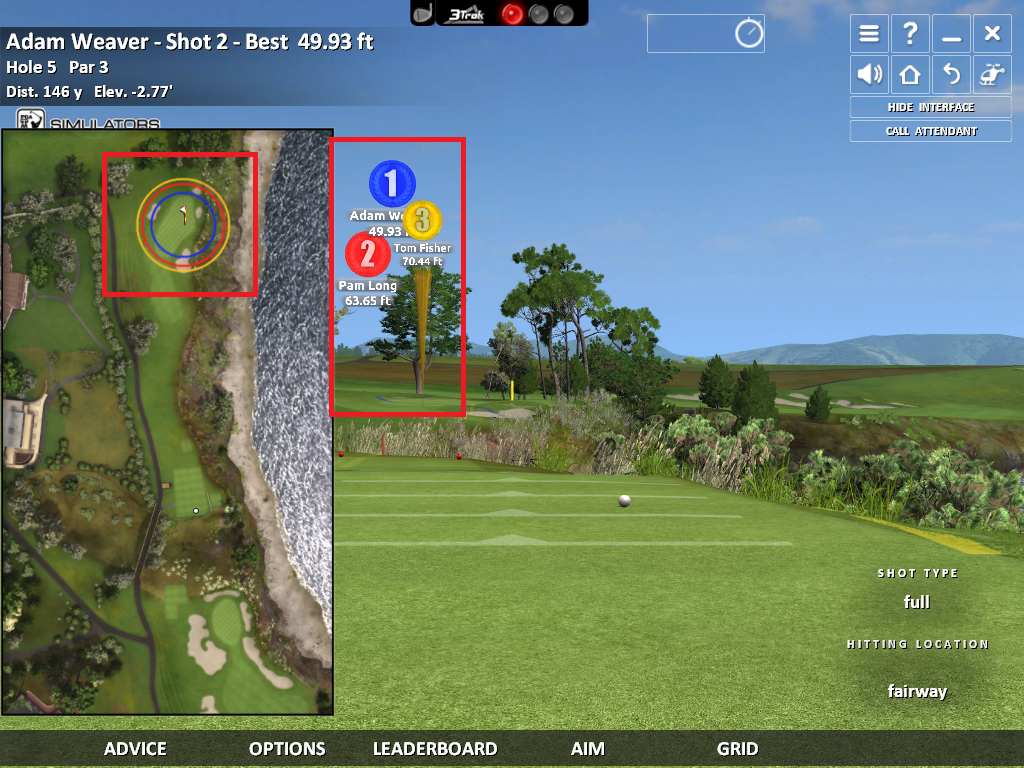Open the ADVICE menu
The image size is (1024, 768).
135,748
